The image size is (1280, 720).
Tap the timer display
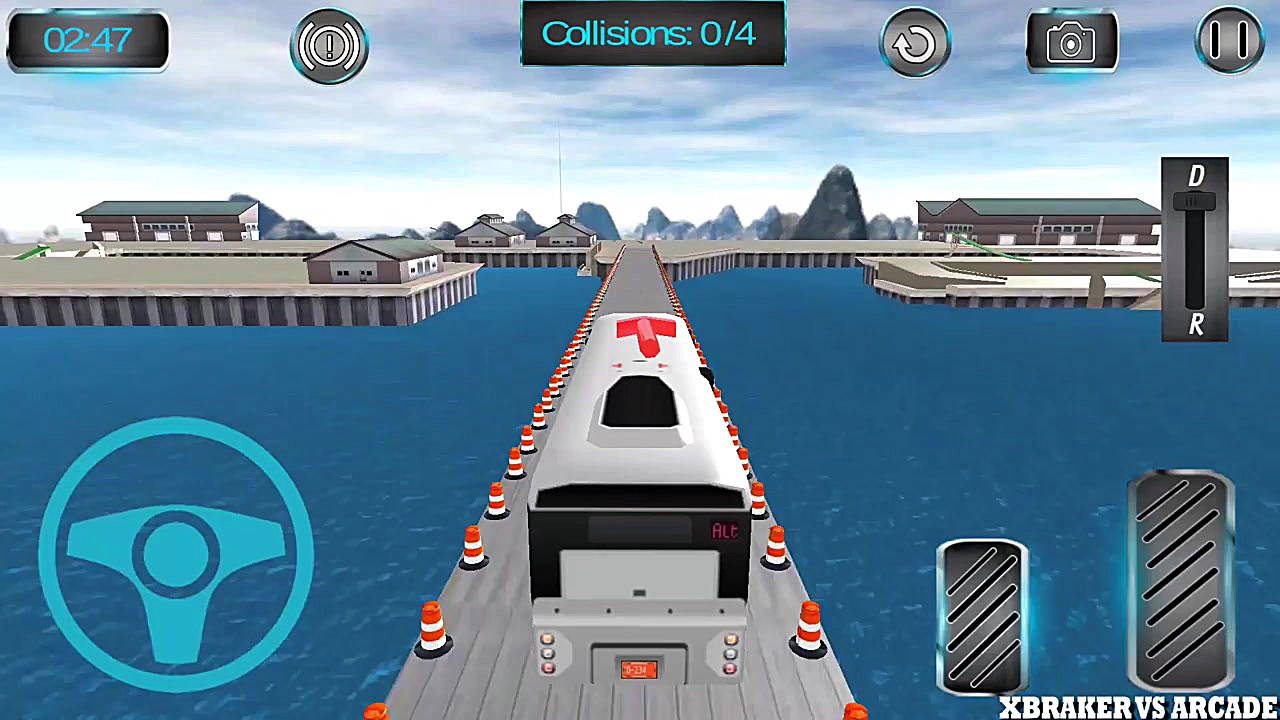pyautogui.click(x=87, y=42)
